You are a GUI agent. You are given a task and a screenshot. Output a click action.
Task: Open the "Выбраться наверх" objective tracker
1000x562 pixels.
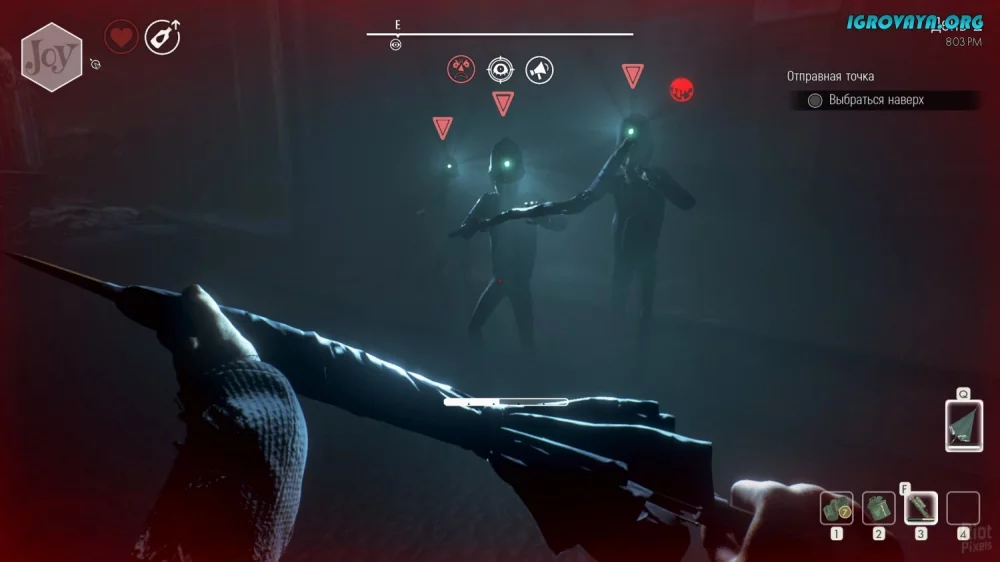[877, 100]
